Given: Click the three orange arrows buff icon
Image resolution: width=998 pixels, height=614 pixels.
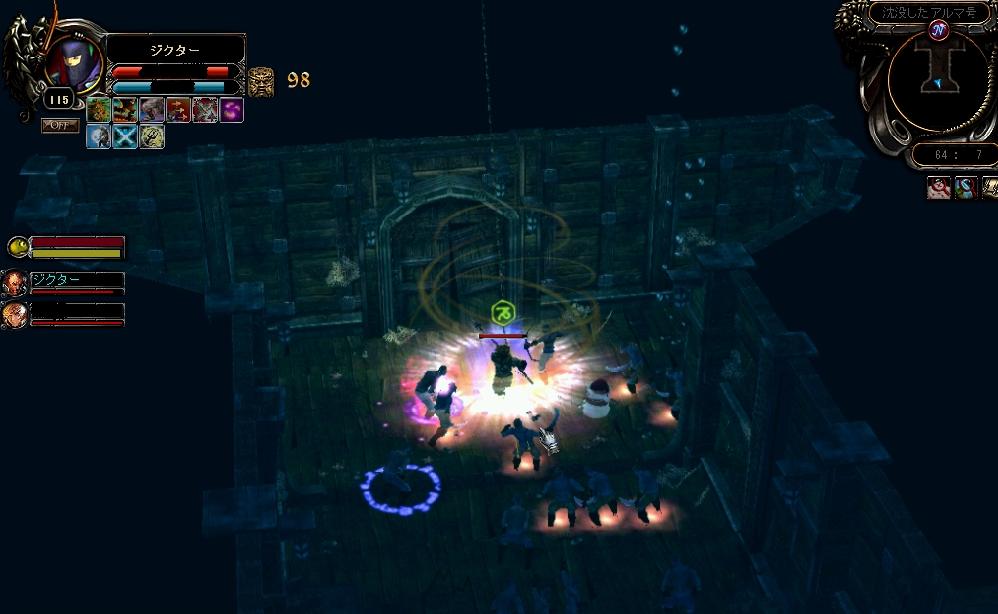Looking at the screenshot, I should click(179, 110).
